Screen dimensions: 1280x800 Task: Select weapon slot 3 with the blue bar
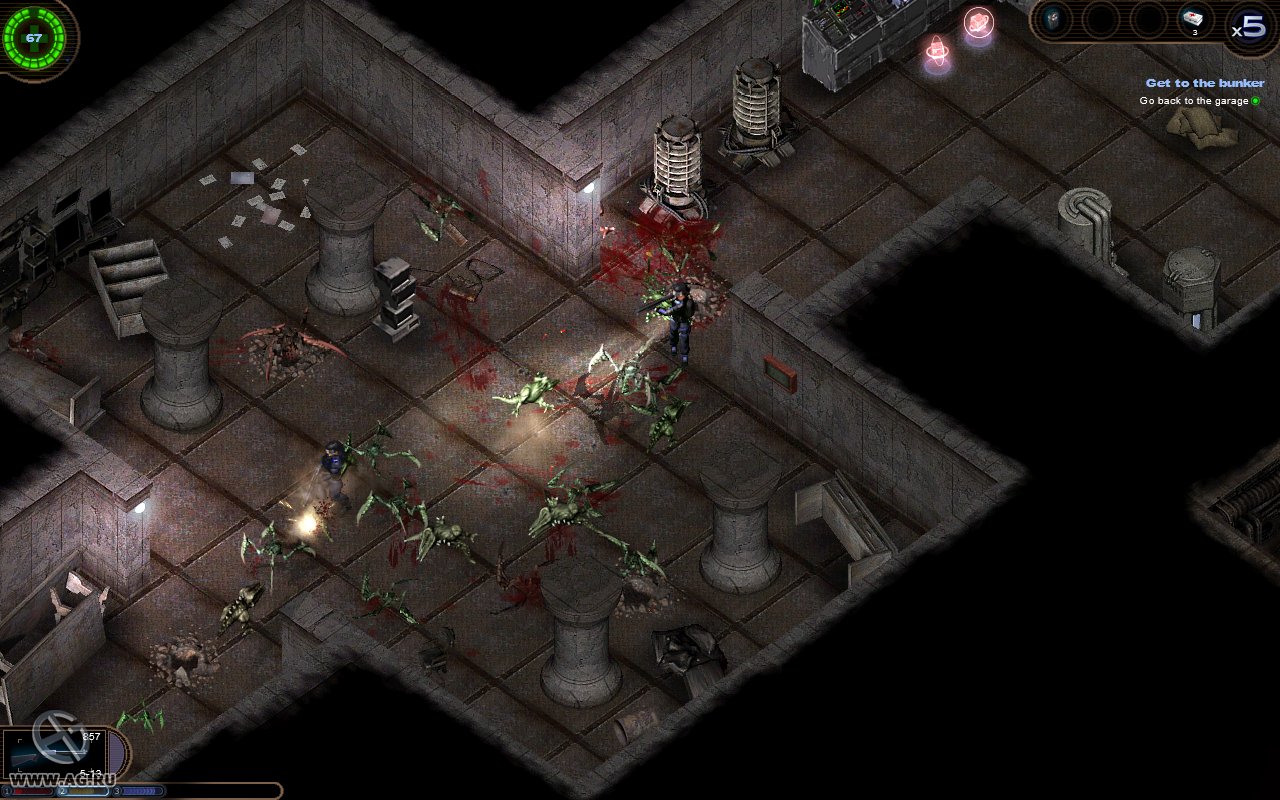[142, 791]
